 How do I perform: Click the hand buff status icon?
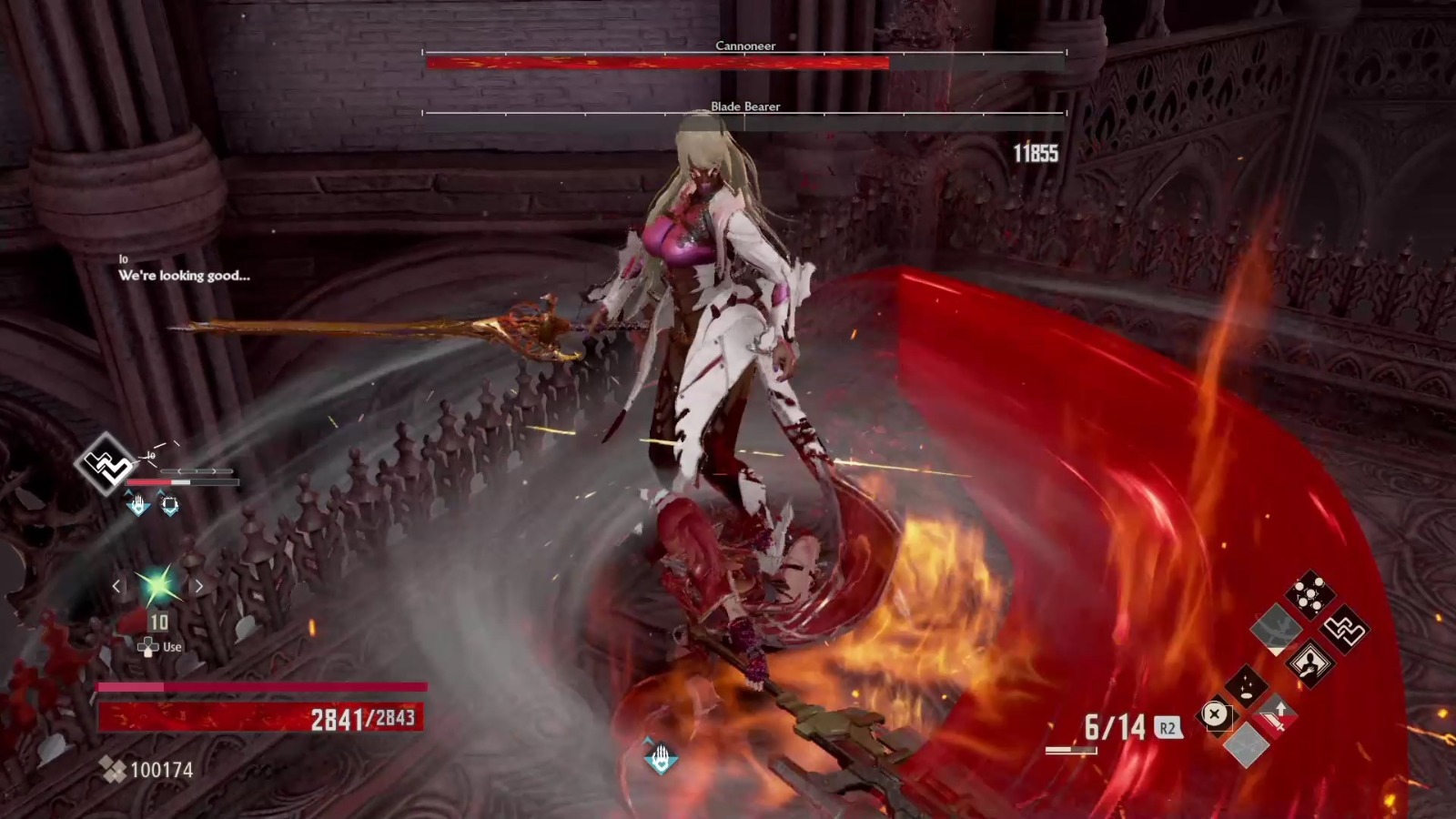tap(137, 504)
